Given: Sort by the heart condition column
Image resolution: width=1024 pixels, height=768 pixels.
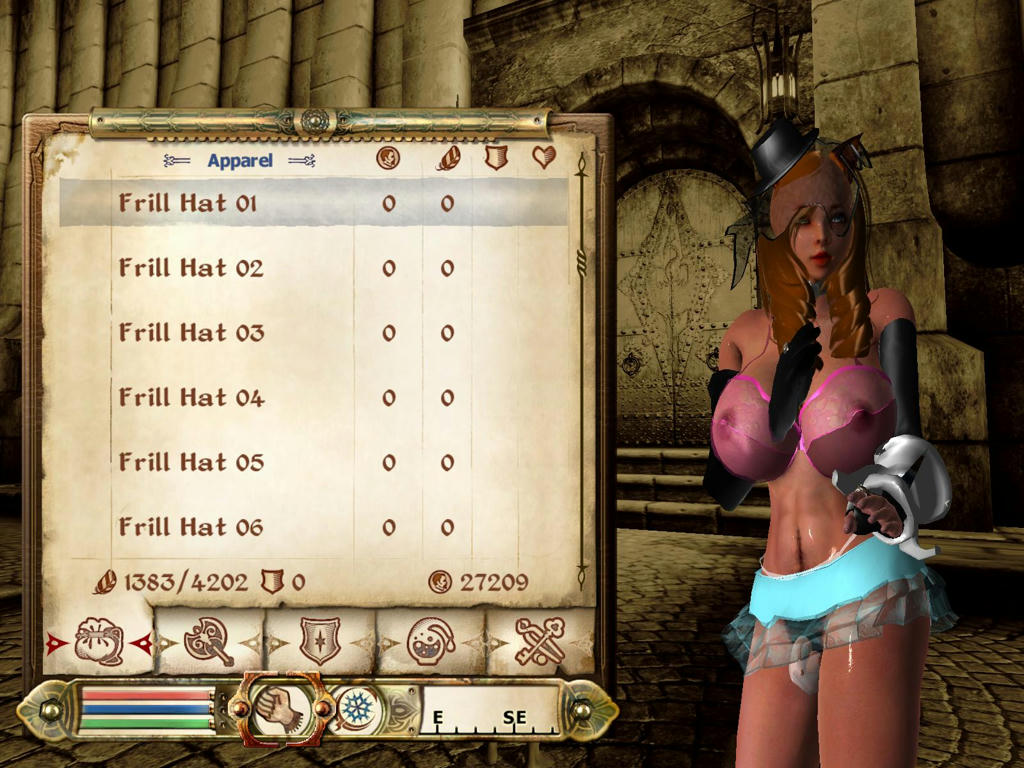Looking at the screenshot, I should (543, 157).
